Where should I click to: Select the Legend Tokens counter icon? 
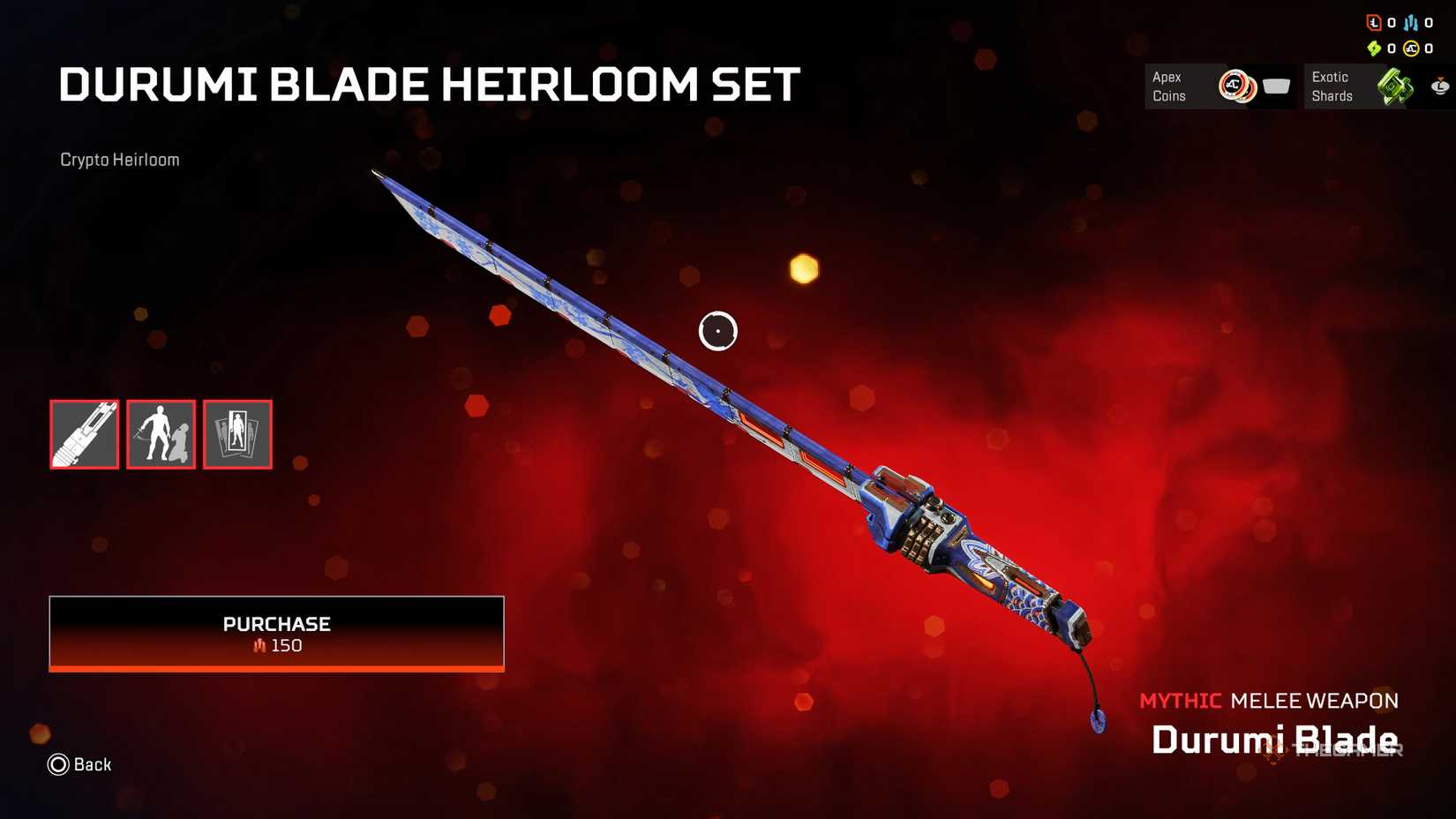[1374, 23]
